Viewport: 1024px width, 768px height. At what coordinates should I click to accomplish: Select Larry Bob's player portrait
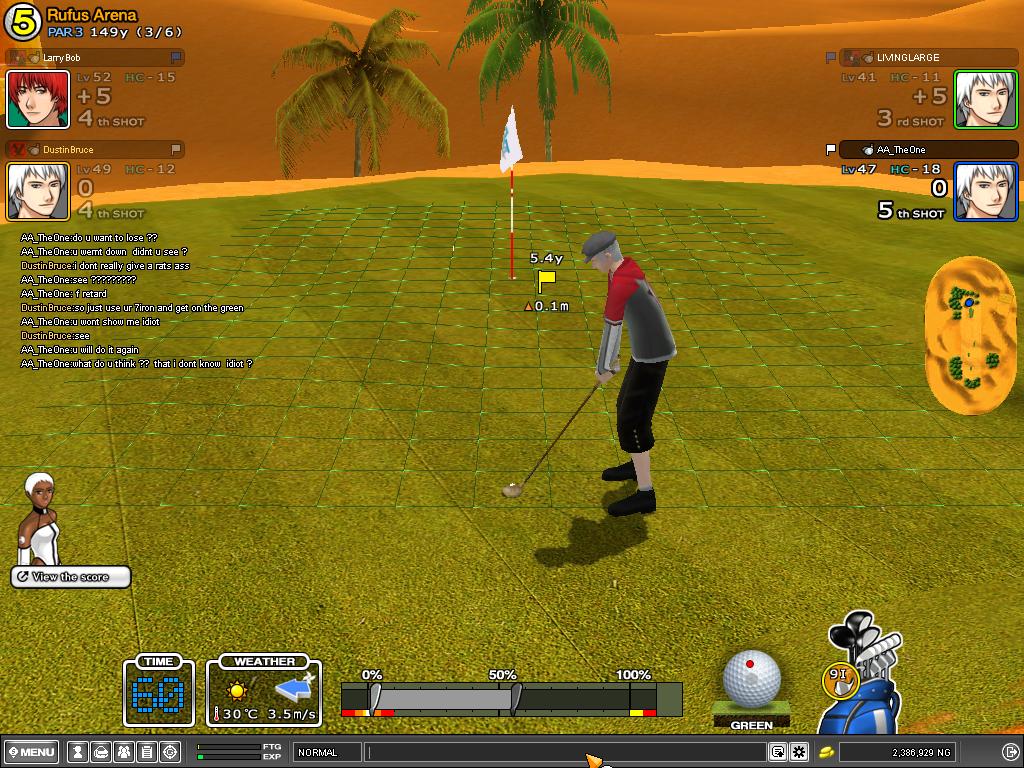(38, 99)
